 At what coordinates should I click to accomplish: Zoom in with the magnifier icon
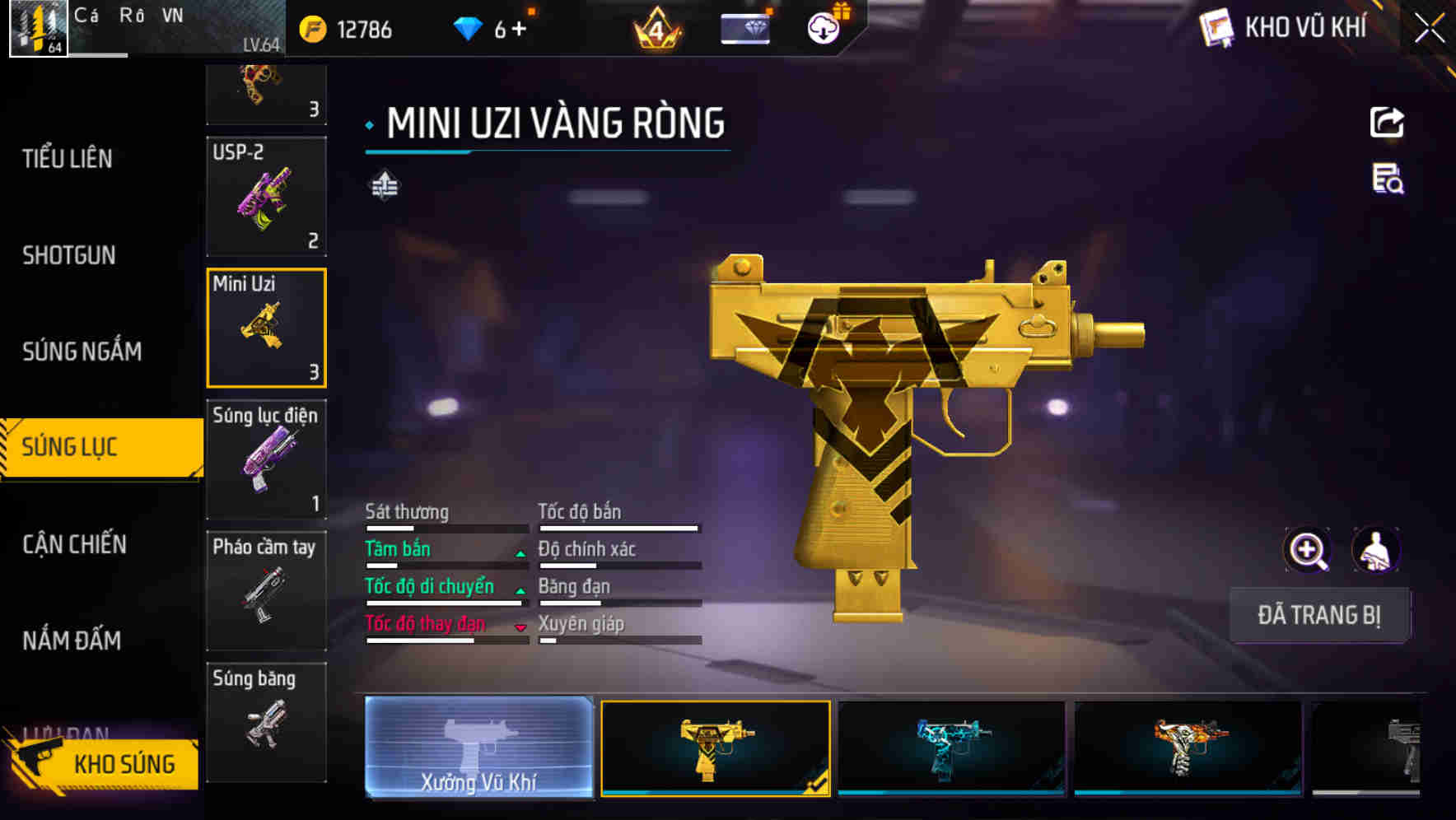pos(1308,550)
